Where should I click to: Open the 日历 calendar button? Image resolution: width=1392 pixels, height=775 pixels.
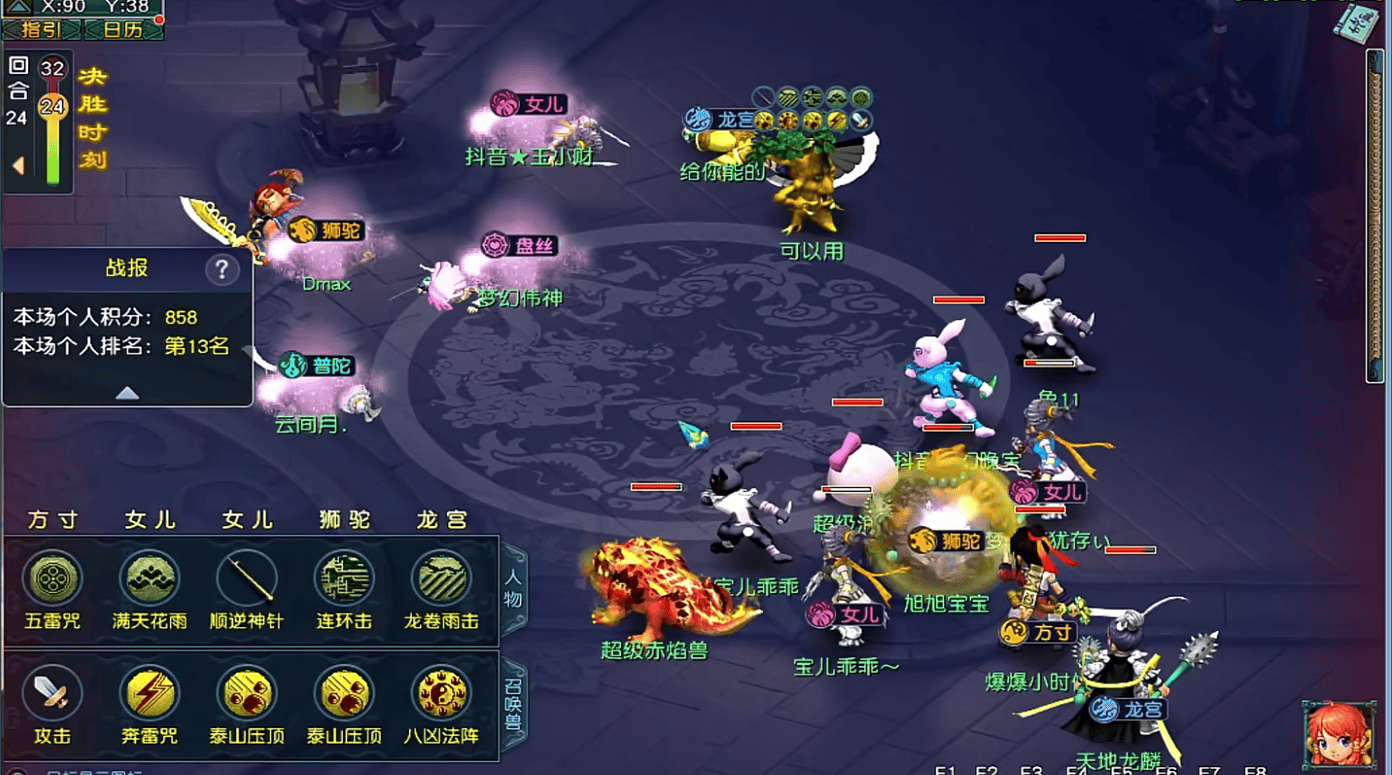pyautogui.click(x=123, y=29)
